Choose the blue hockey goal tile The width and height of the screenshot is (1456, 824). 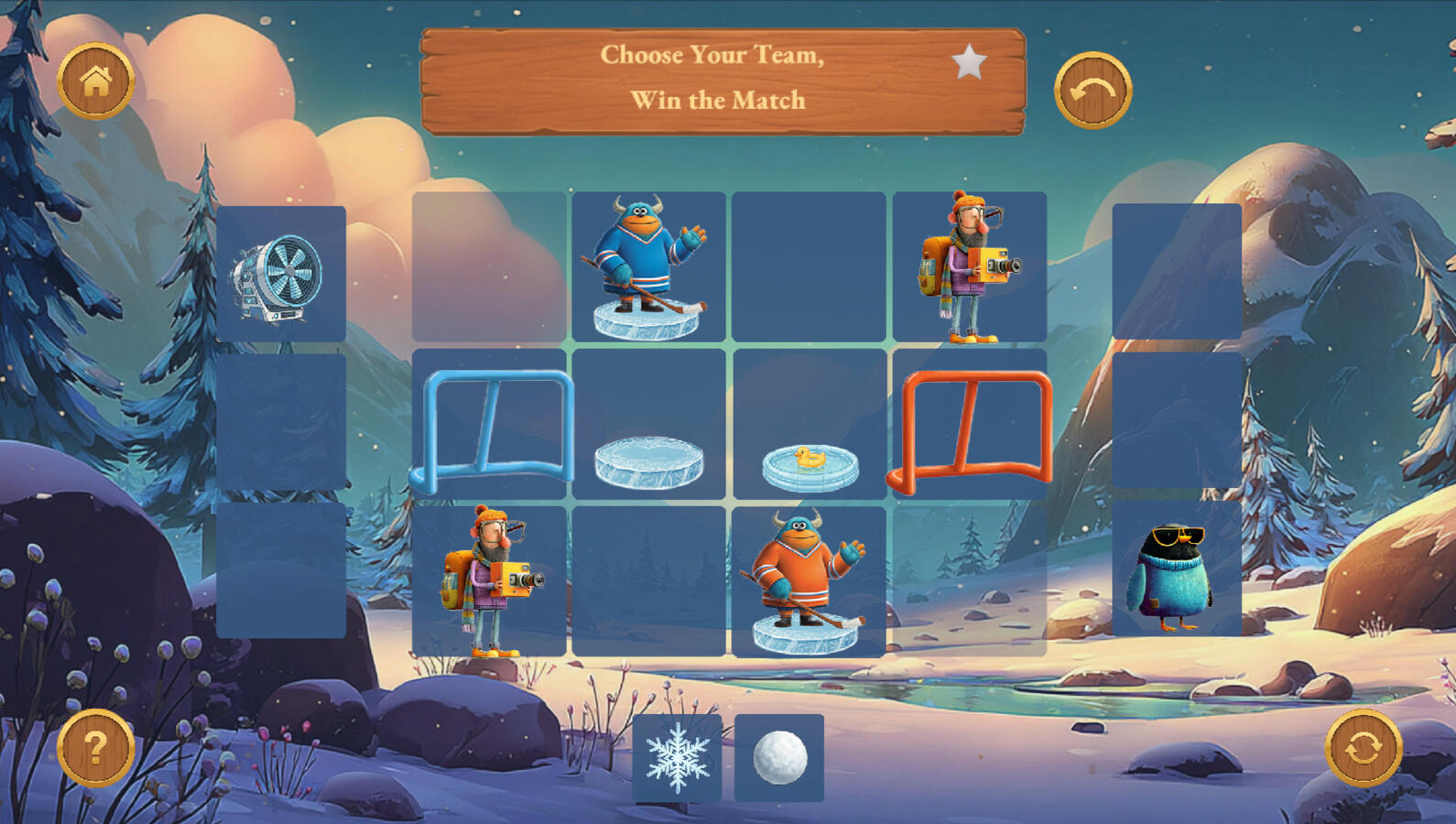pos(490,425)
